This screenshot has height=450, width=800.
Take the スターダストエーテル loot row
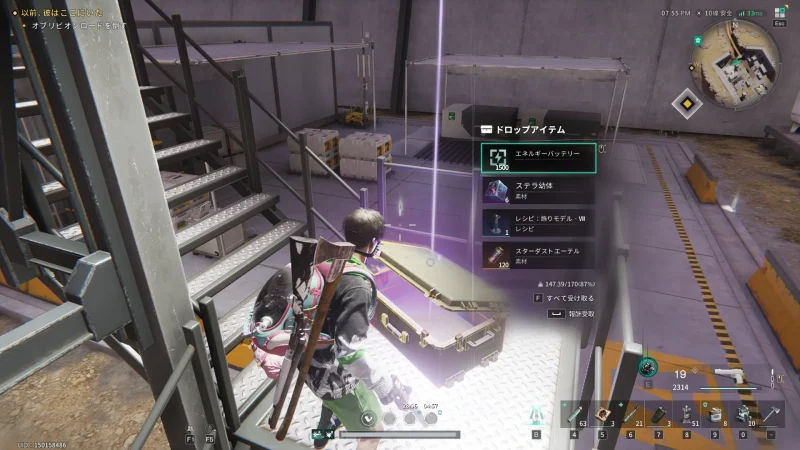coord(538,254)
